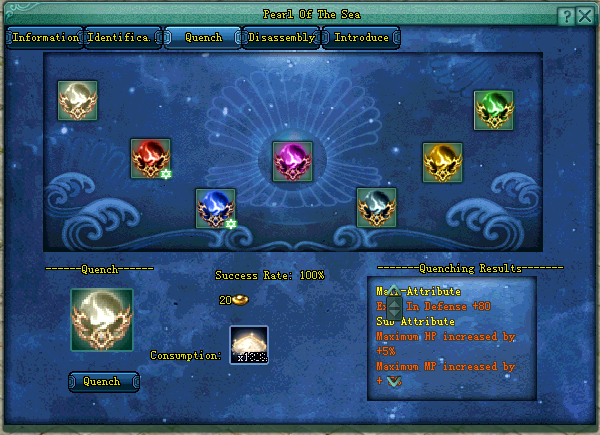Click the large pearl in the quench slot
The image size is (600, 435).
101,320
